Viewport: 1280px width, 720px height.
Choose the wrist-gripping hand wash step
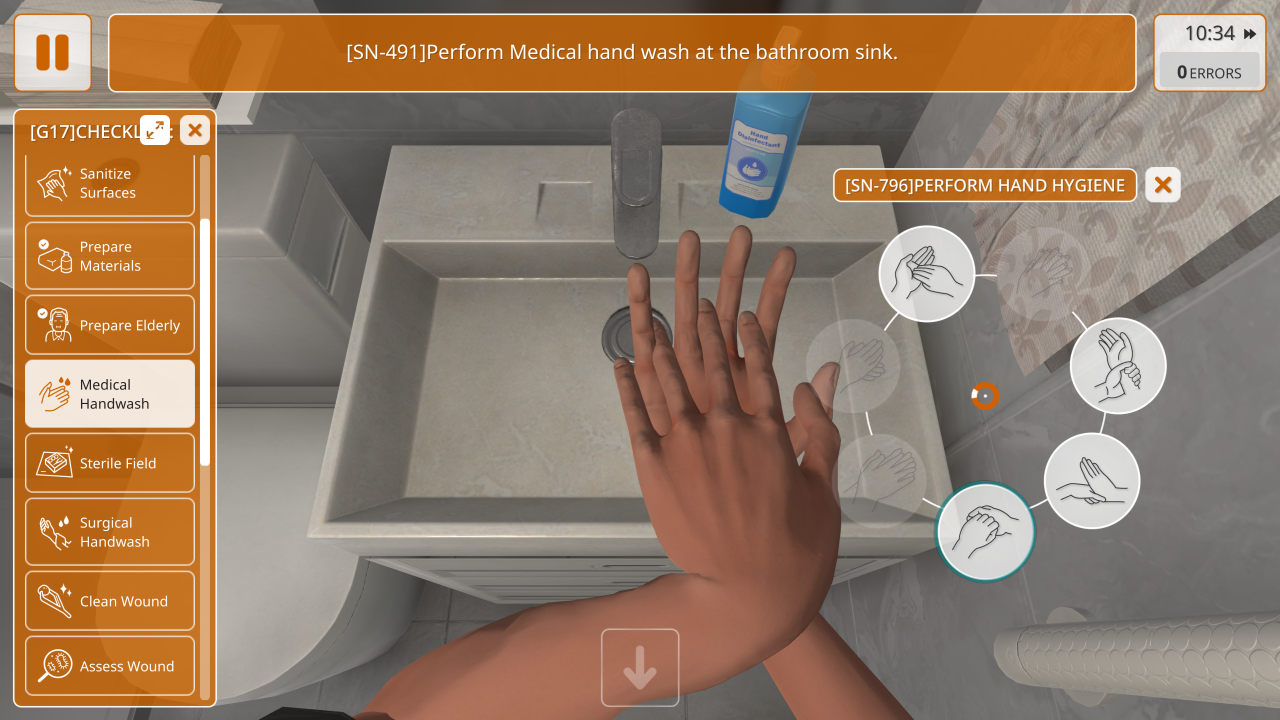[x=1117, y=366]
